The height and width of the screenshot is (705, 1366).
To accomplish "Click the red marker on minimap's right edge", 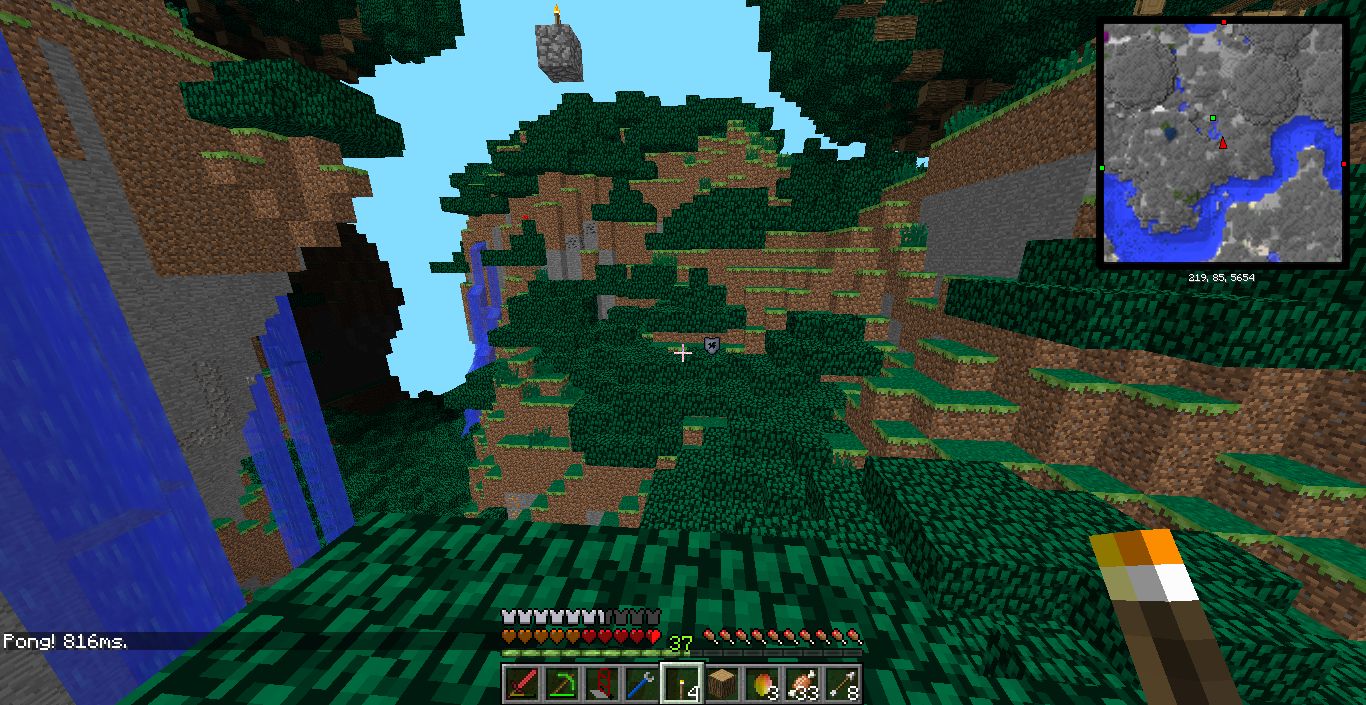I will 1343,163.
